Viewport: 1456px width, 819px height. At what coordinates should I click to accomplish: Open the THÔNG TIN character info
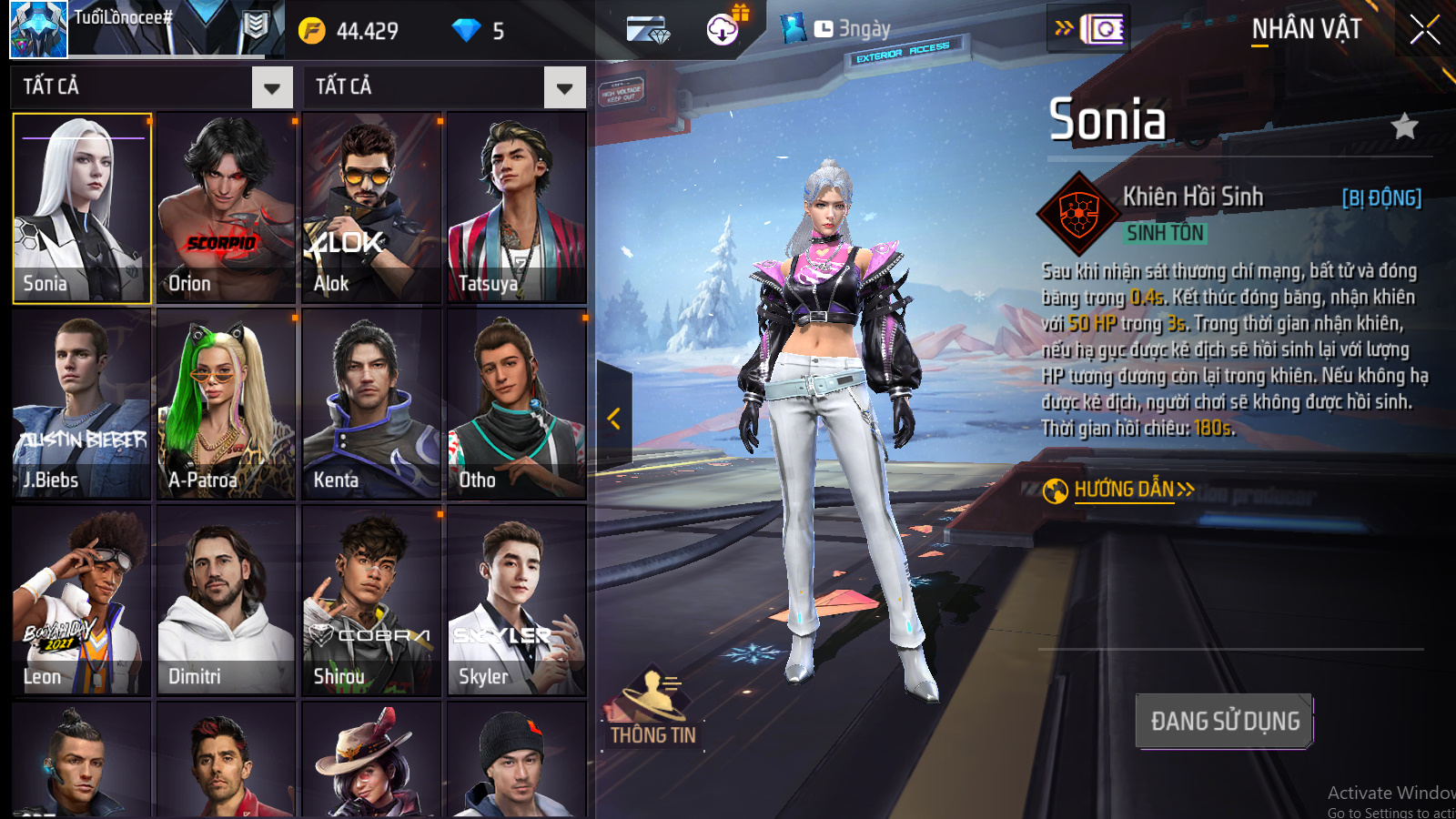click(652, 712)
